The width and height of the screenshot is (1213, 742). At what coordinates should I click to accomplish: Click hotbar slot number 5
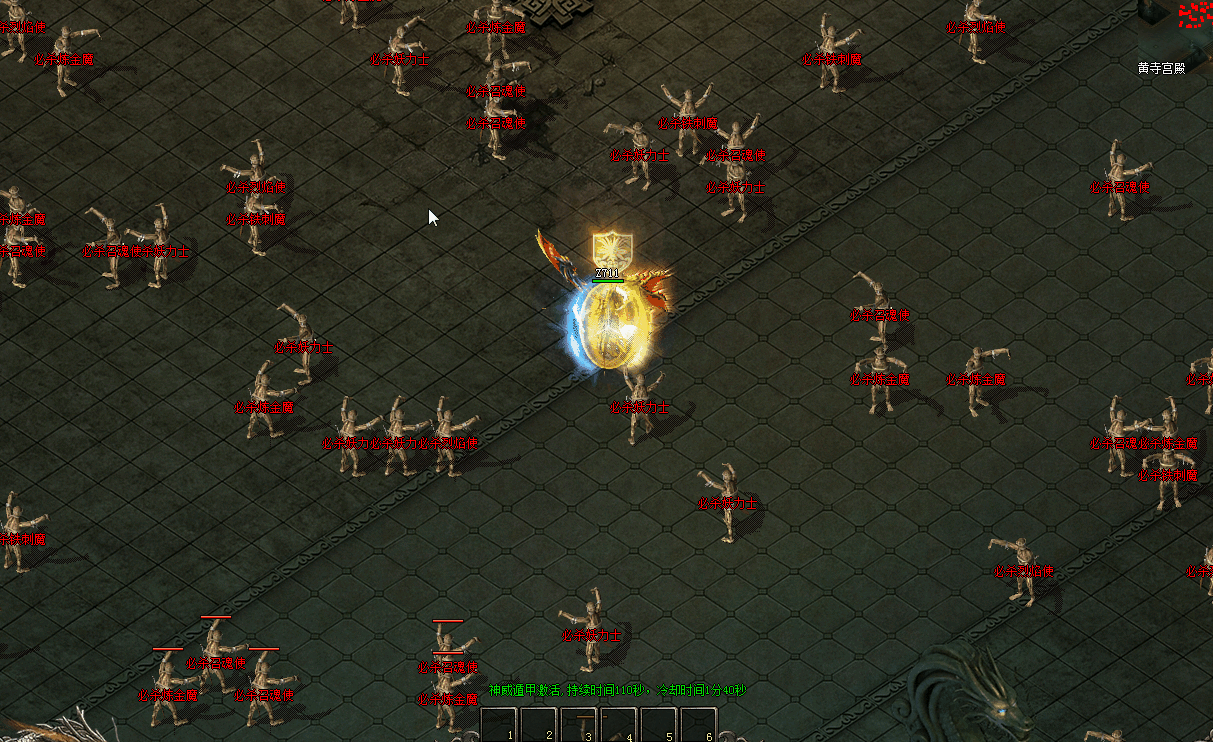point(659,725)
